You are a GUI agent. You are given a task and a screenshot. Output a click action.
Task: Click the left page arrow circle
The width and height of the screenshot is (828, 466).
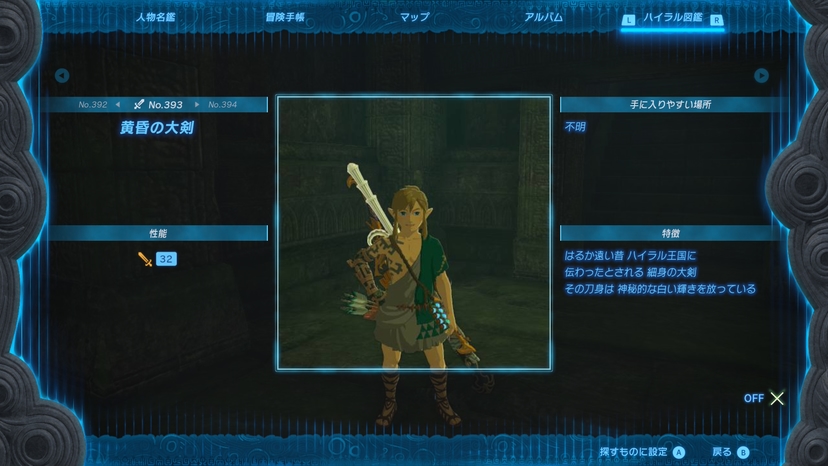point(62,75)
